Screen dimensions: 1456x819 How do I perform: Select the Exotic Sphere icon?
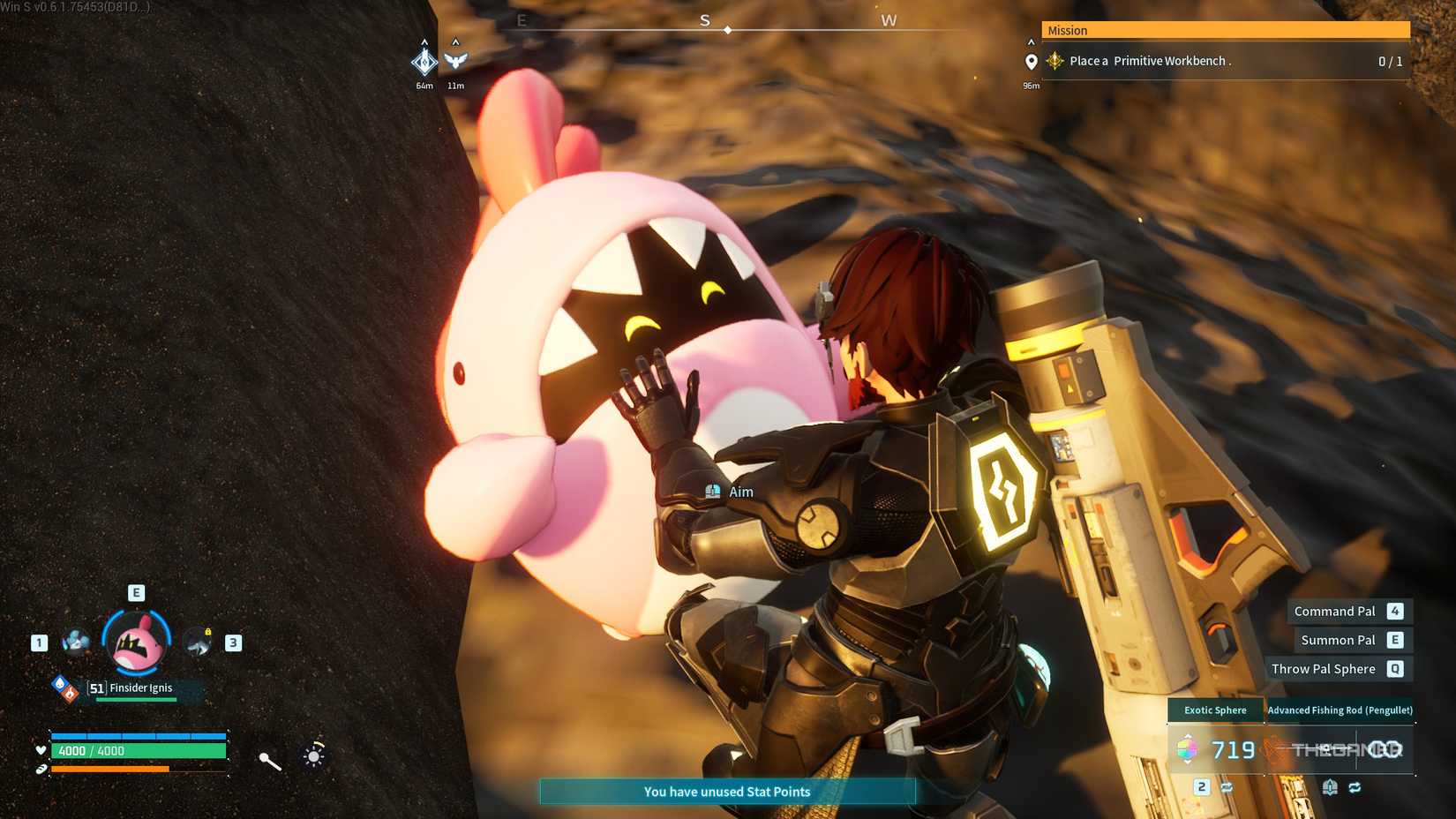pos(1187,750)
